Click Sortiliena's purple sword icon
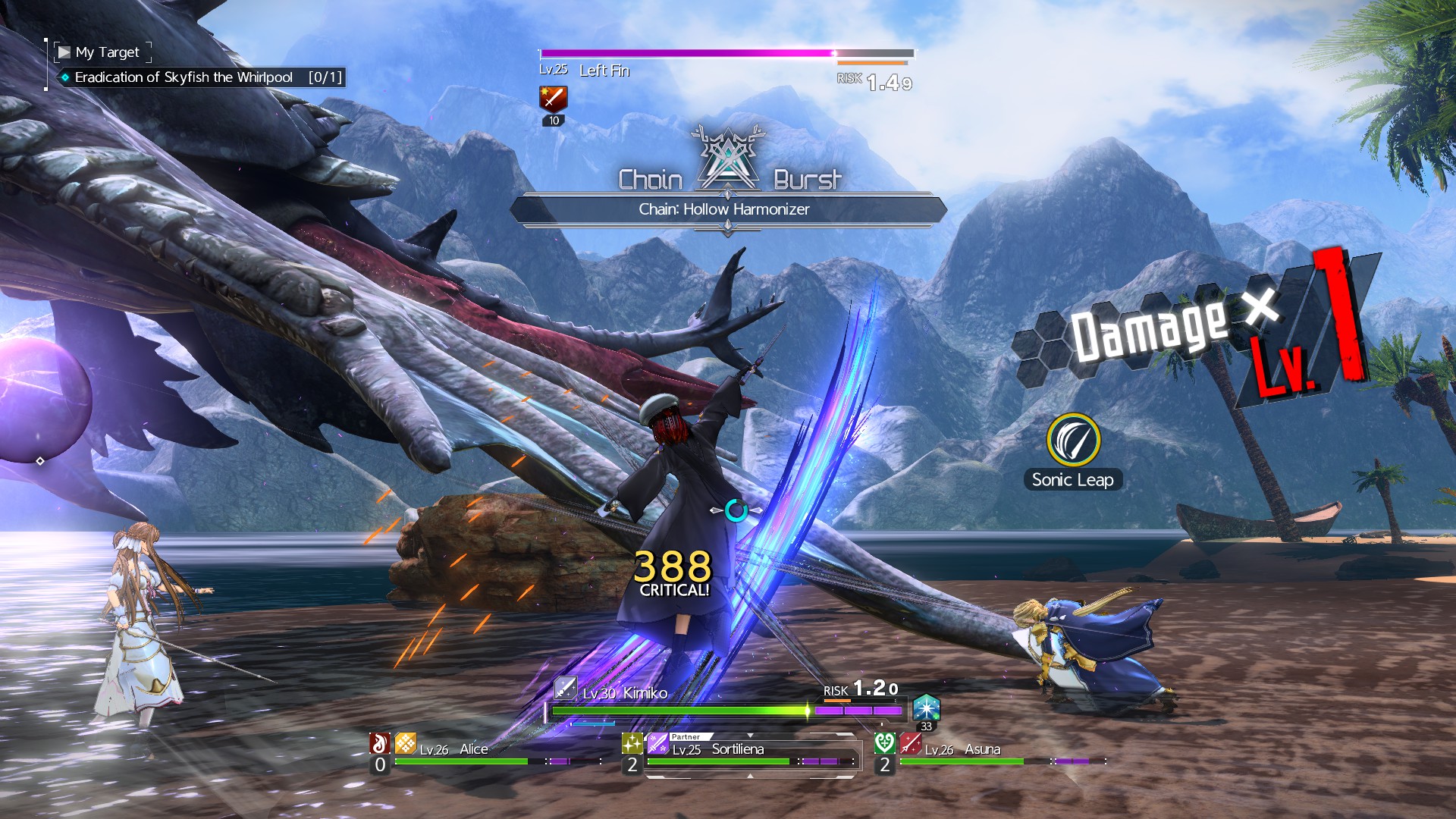The height and width of the screenshot is (819, 1456). tap(657, 743)
